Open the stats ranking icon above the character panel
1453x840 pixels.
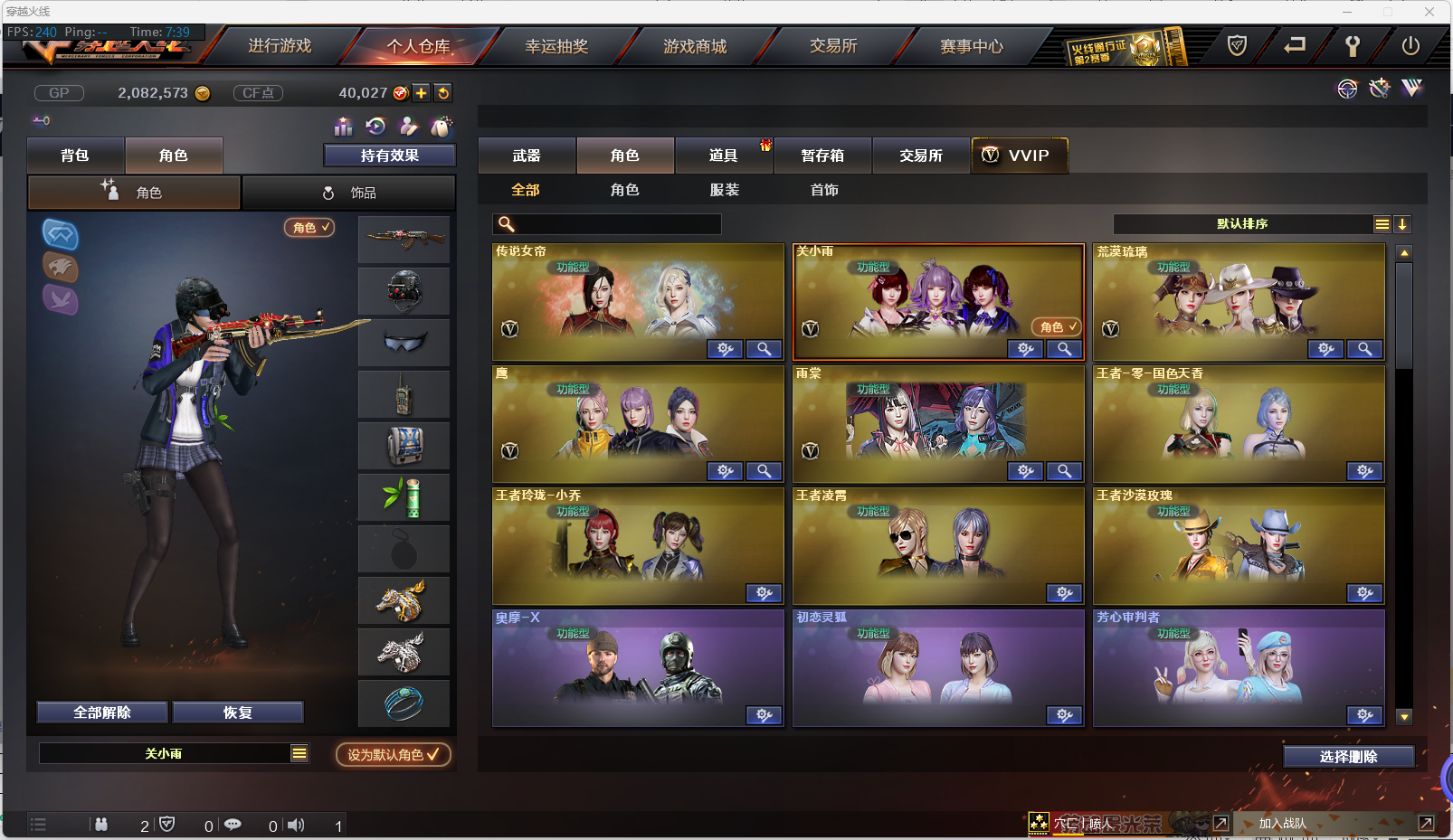coord(344,127)
